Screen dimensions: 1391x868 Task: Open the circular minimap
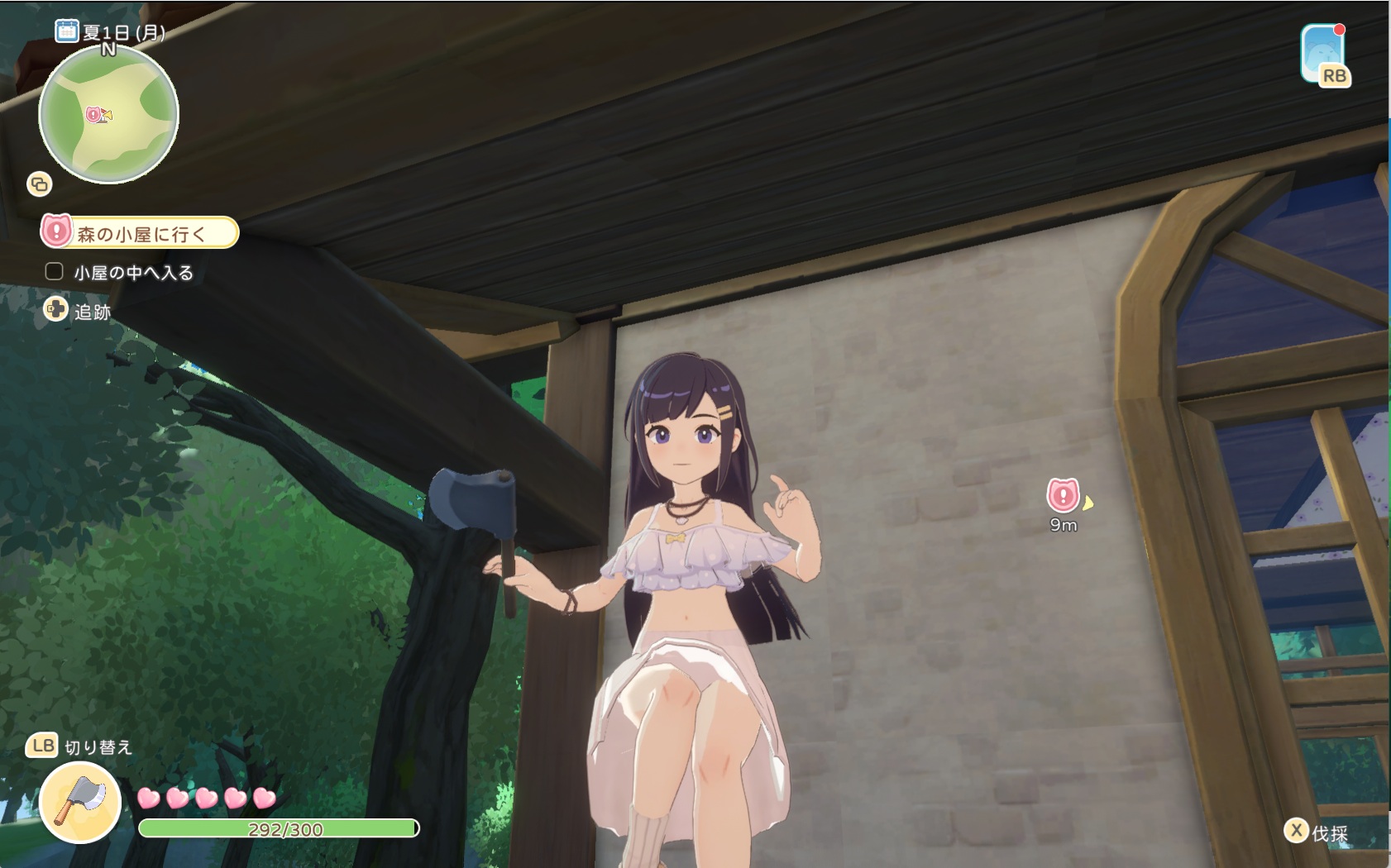pos(108,114)
